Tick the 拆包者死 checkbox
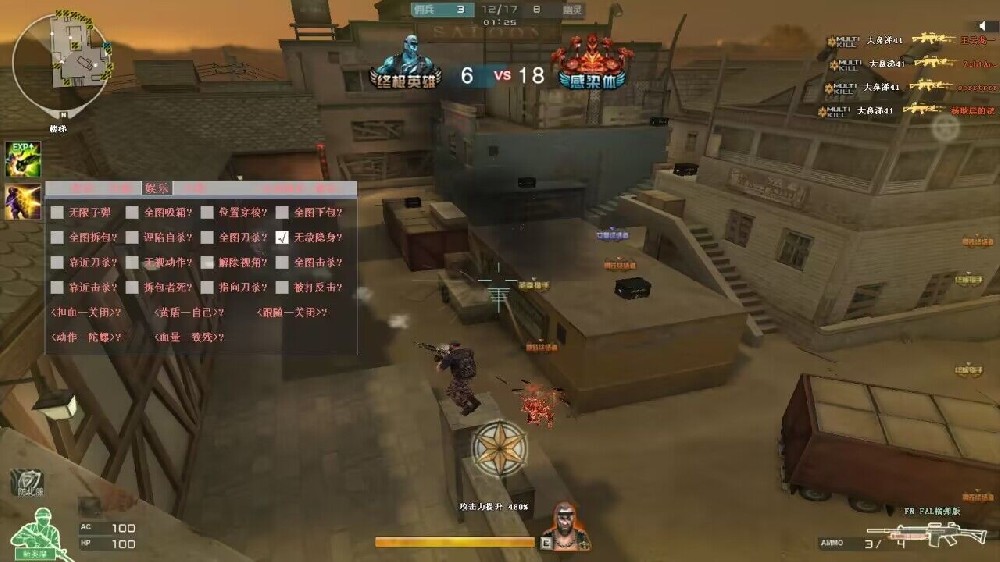Viewport: 1000px width, 562px height. pyautogui.click(x=132, y=288)
